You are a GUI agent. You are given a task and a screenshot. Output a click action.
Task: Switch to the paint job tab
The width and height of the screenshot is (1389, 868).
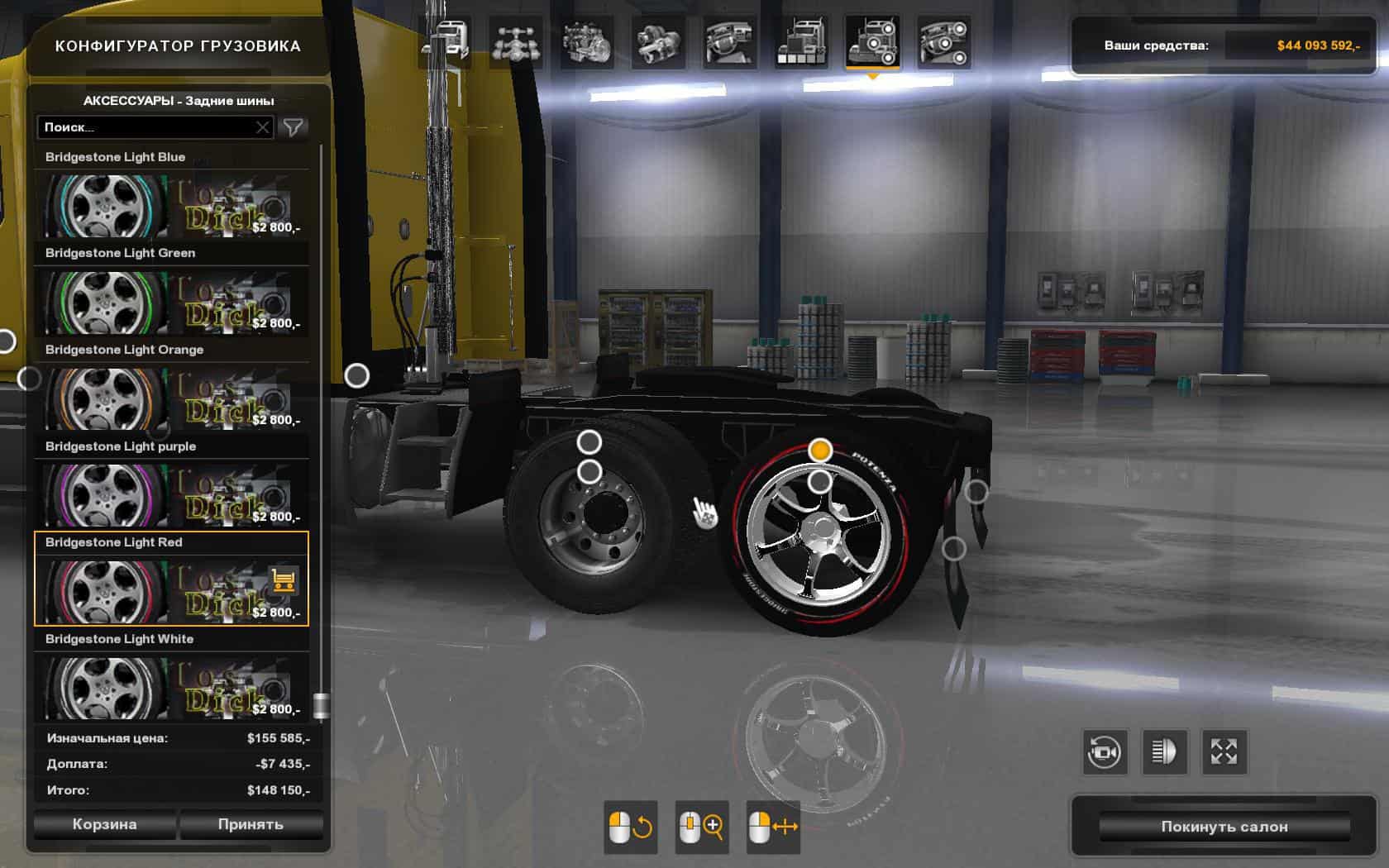click(x=800, y=43)
